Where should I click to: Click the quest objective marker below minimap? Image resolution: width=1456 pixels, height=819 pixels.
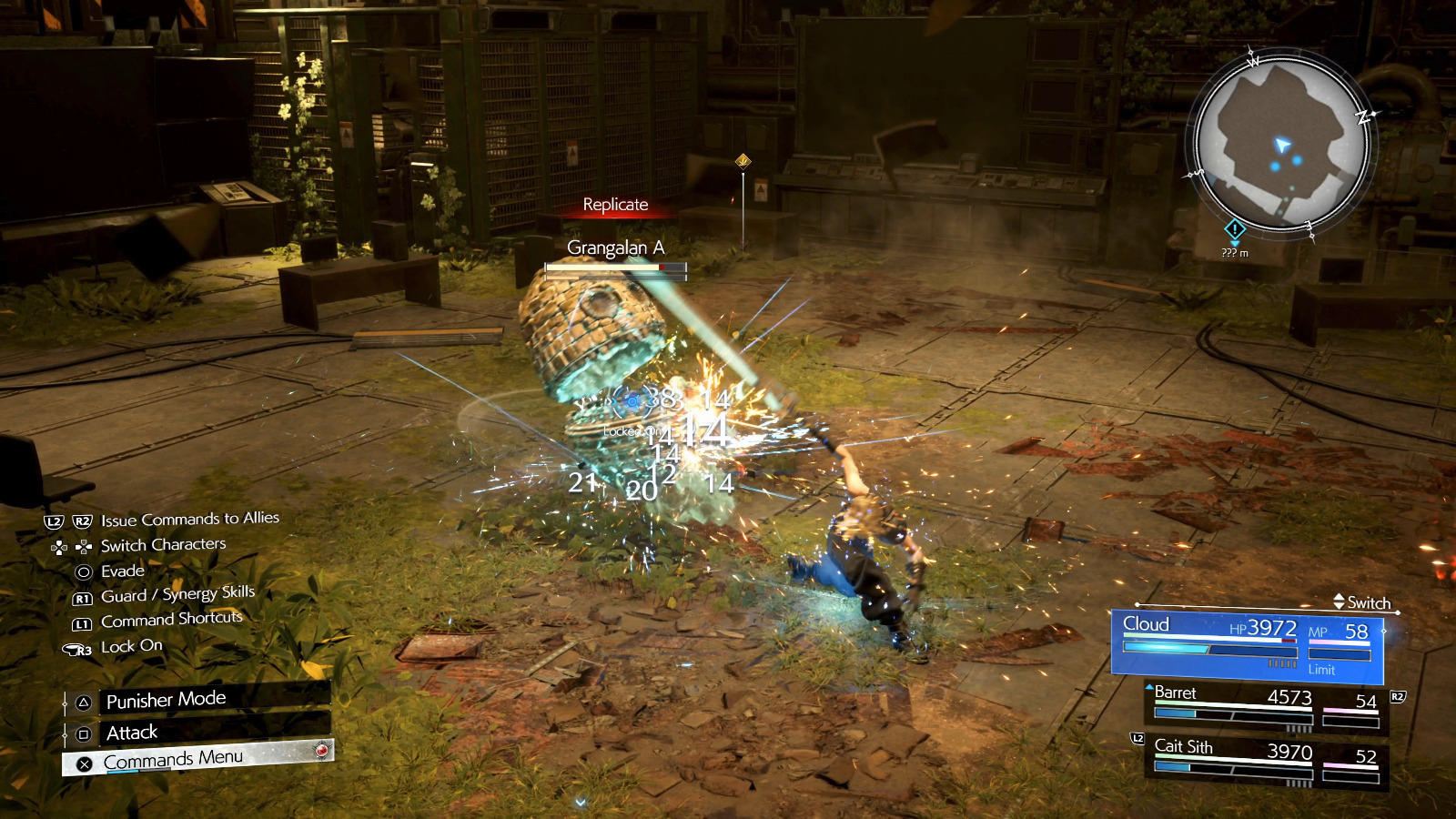click(x=1235, y=229)
